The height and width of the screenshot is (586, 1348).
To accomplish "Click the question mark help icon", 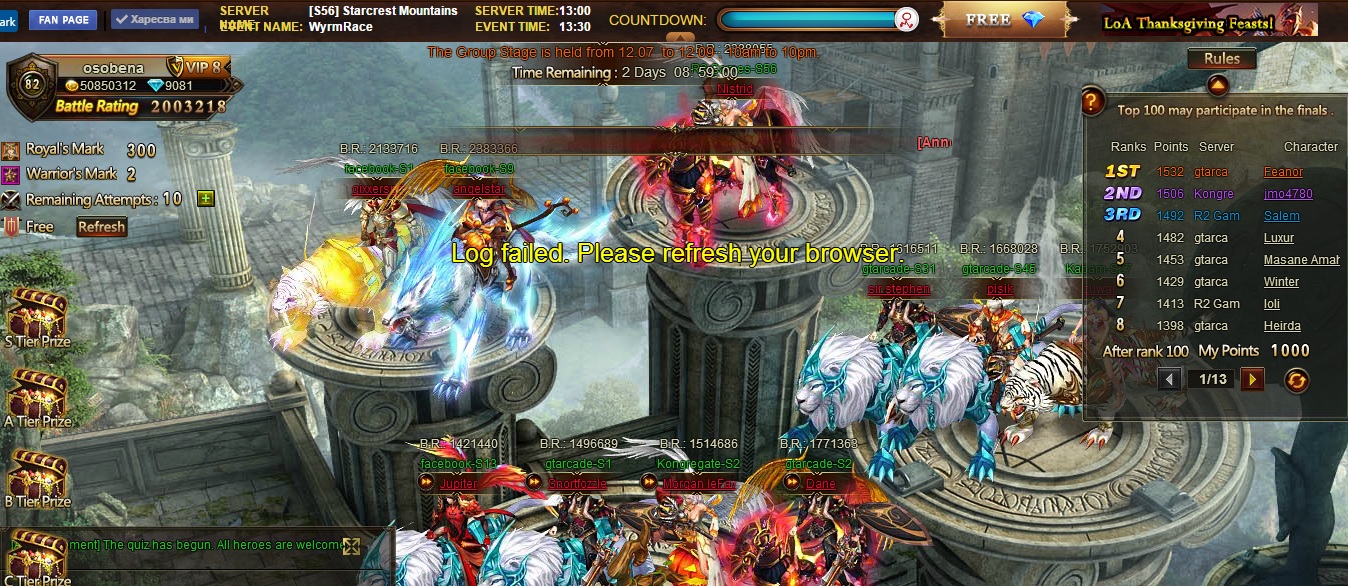I will [1093, 101].
